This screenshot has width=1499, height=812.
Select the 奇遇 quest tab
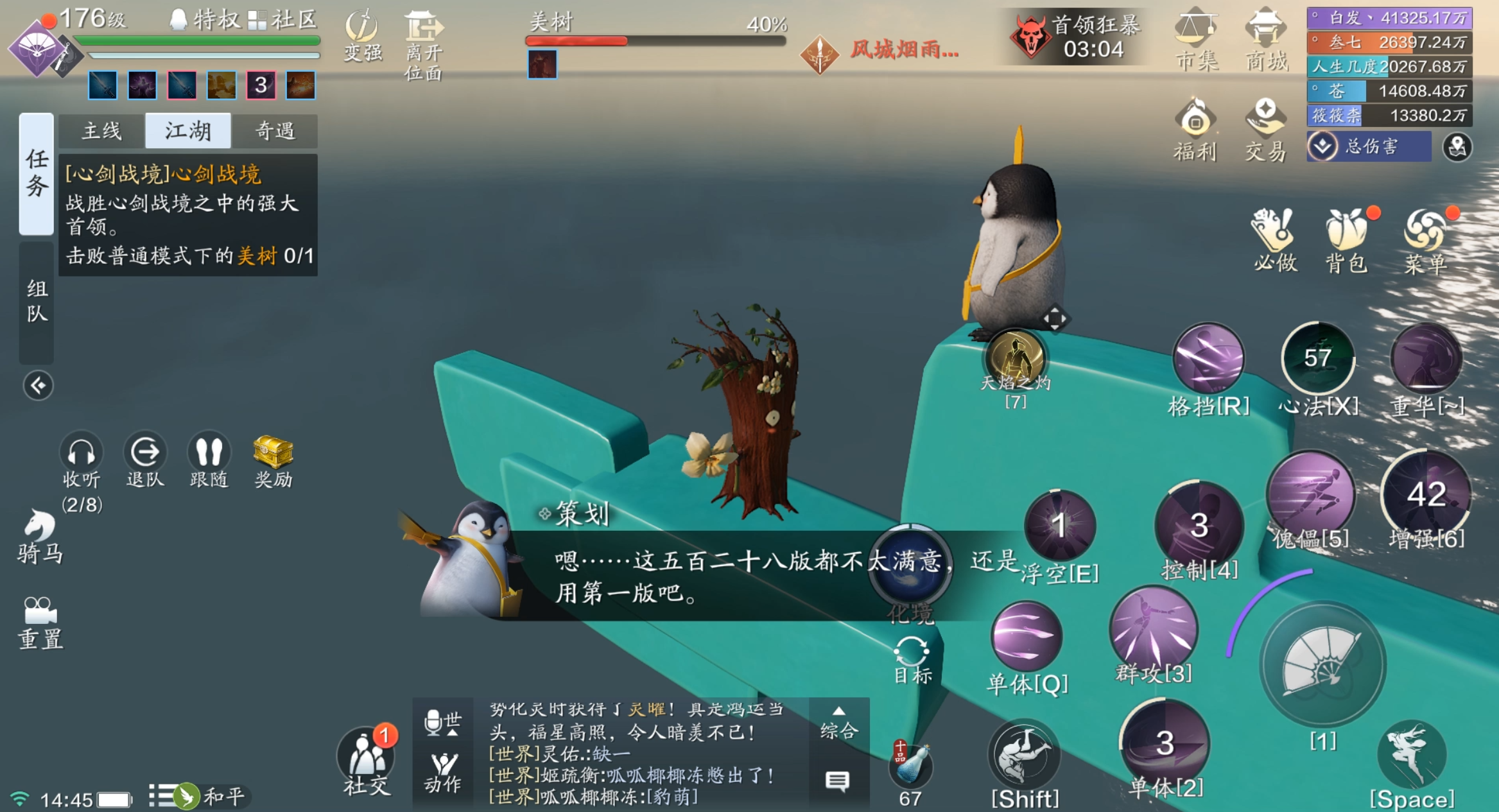click(x=275, y=131)
